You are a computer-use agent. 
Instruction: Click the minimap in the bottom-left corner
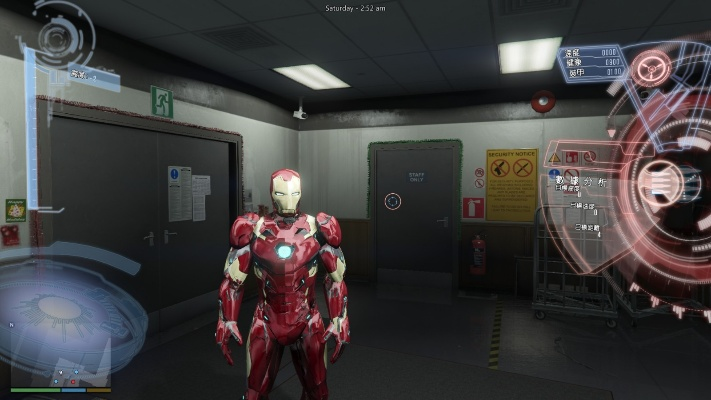(x=61, y=372)
